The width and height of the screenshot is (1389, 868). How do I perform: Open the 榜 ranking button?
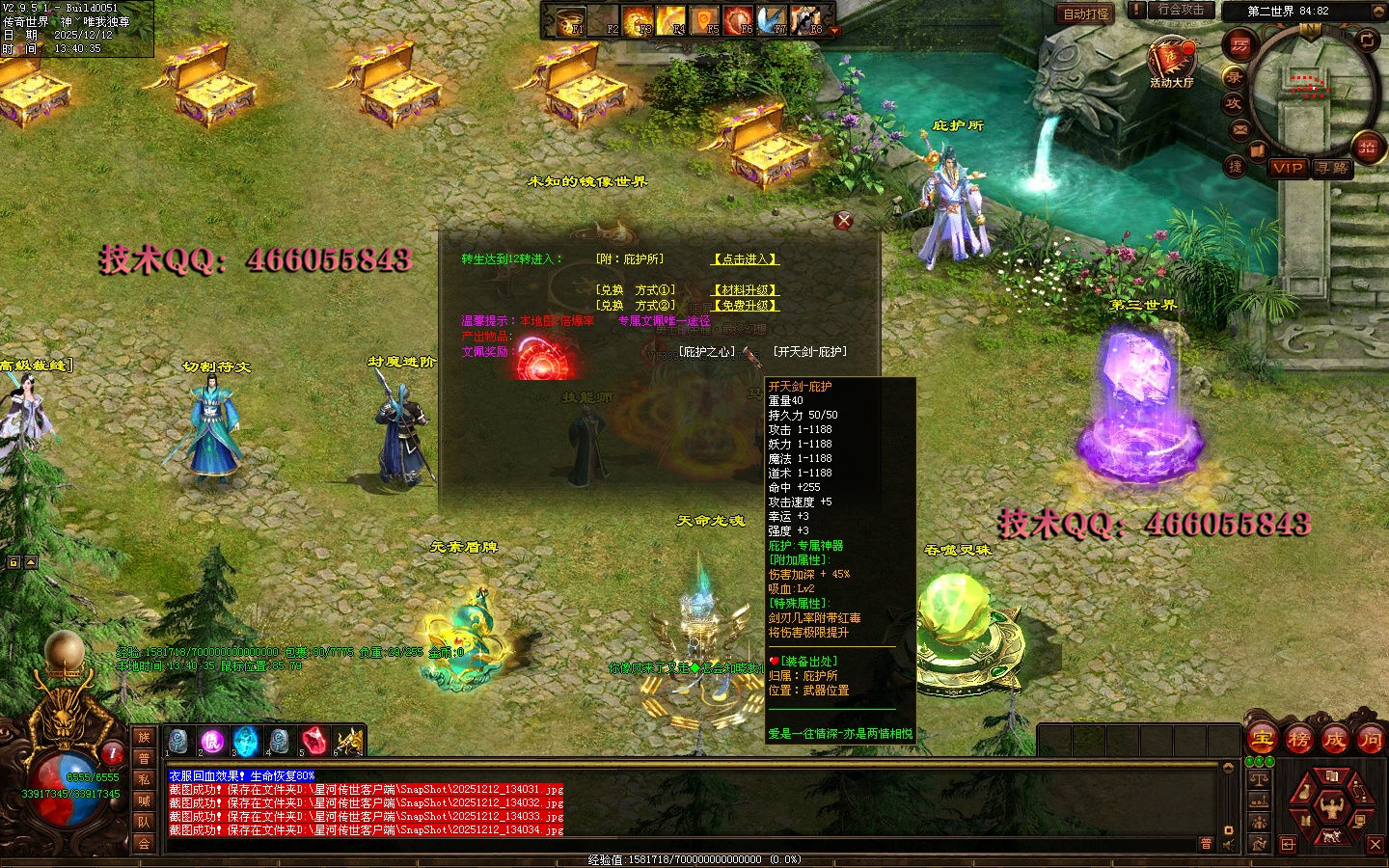tap(1298, 740)
